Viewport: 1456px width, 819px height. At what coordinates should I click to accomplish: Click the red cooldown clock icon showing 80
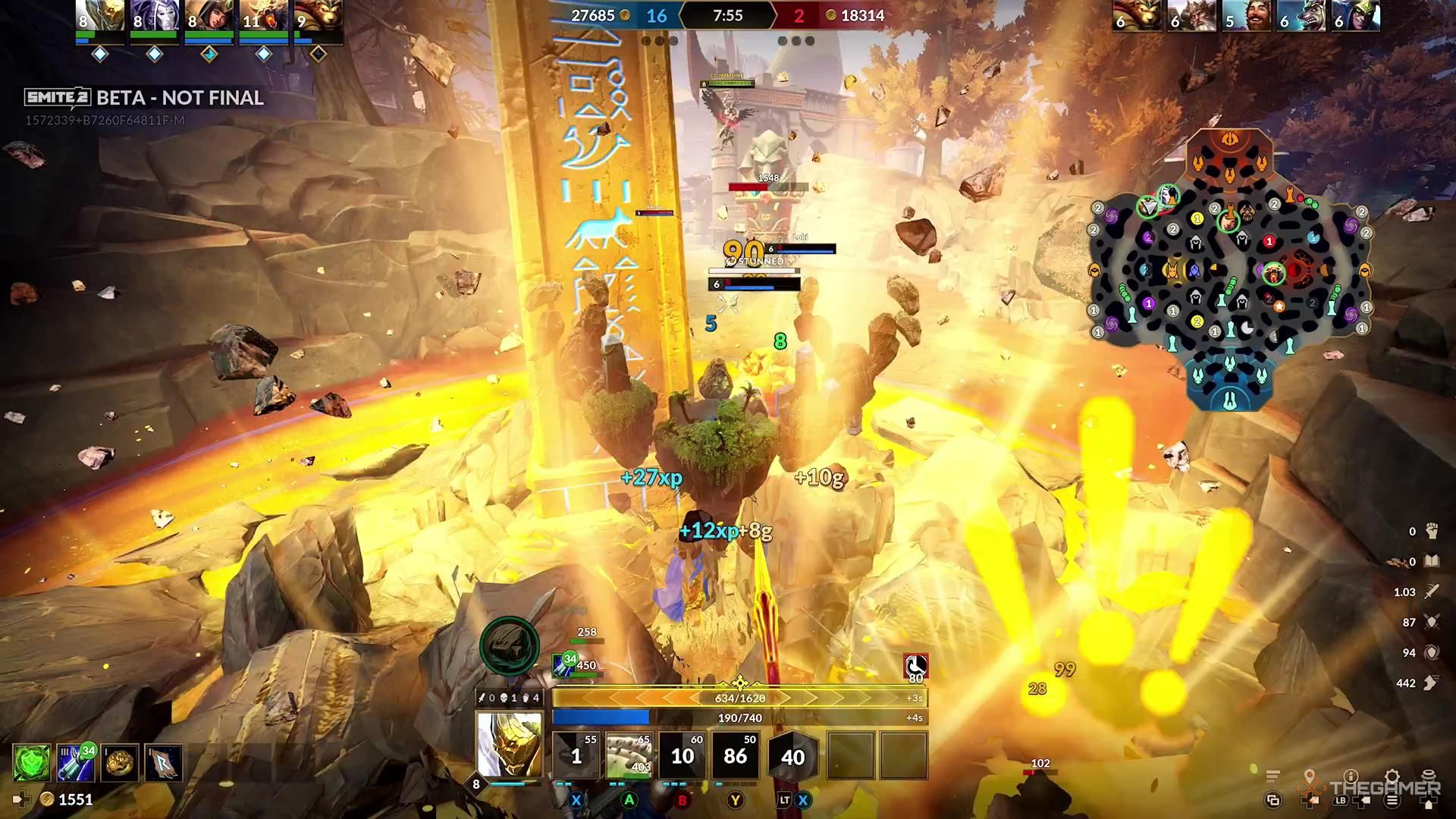tap(915, 666)
